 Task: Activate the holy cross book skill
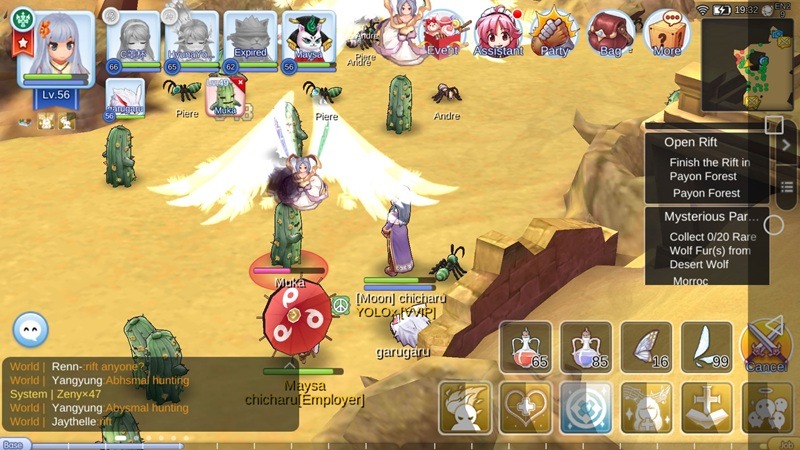tap(706, 408)
